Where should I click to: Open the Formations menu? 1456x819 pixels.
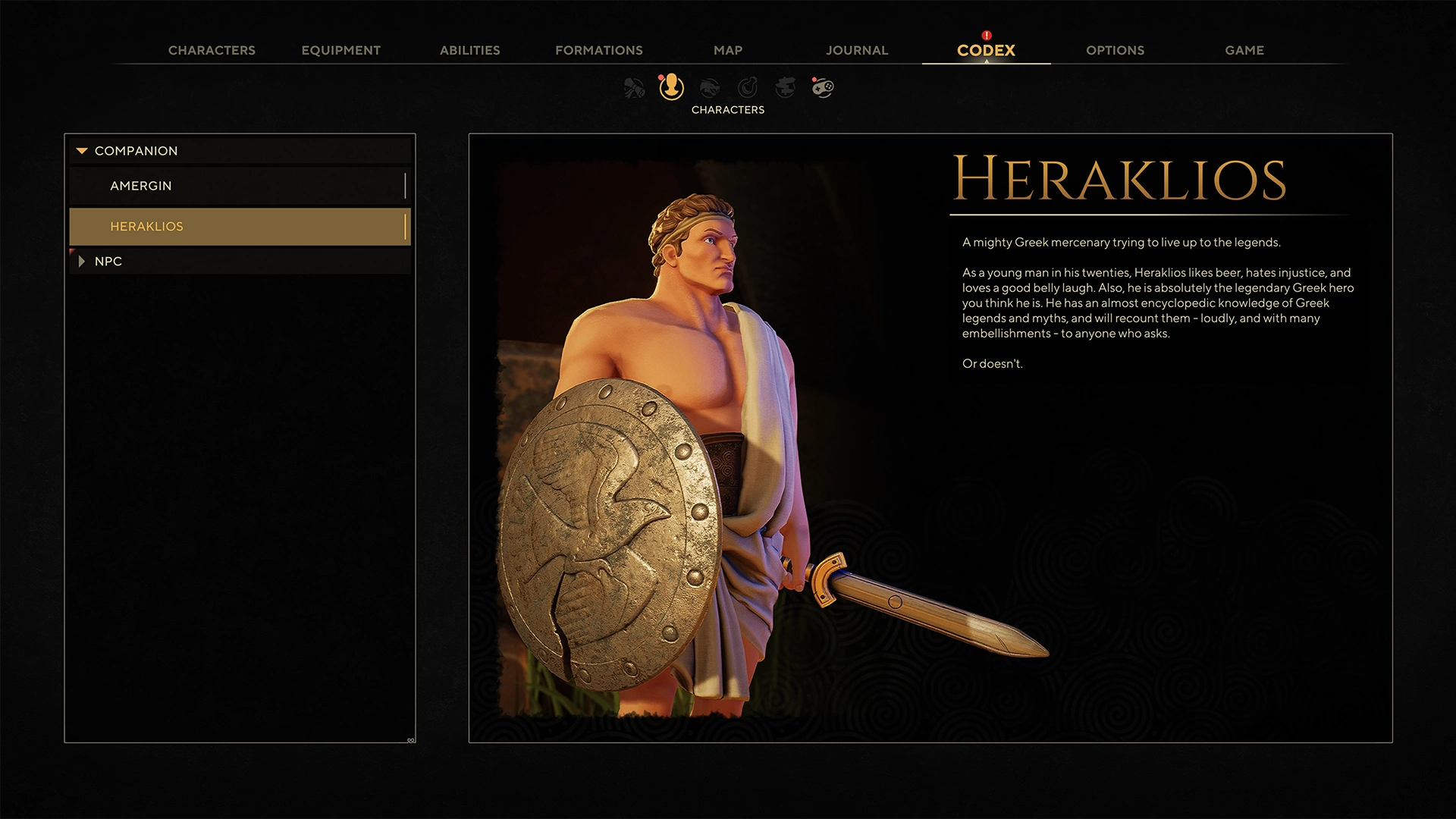(x=598, y=50)
